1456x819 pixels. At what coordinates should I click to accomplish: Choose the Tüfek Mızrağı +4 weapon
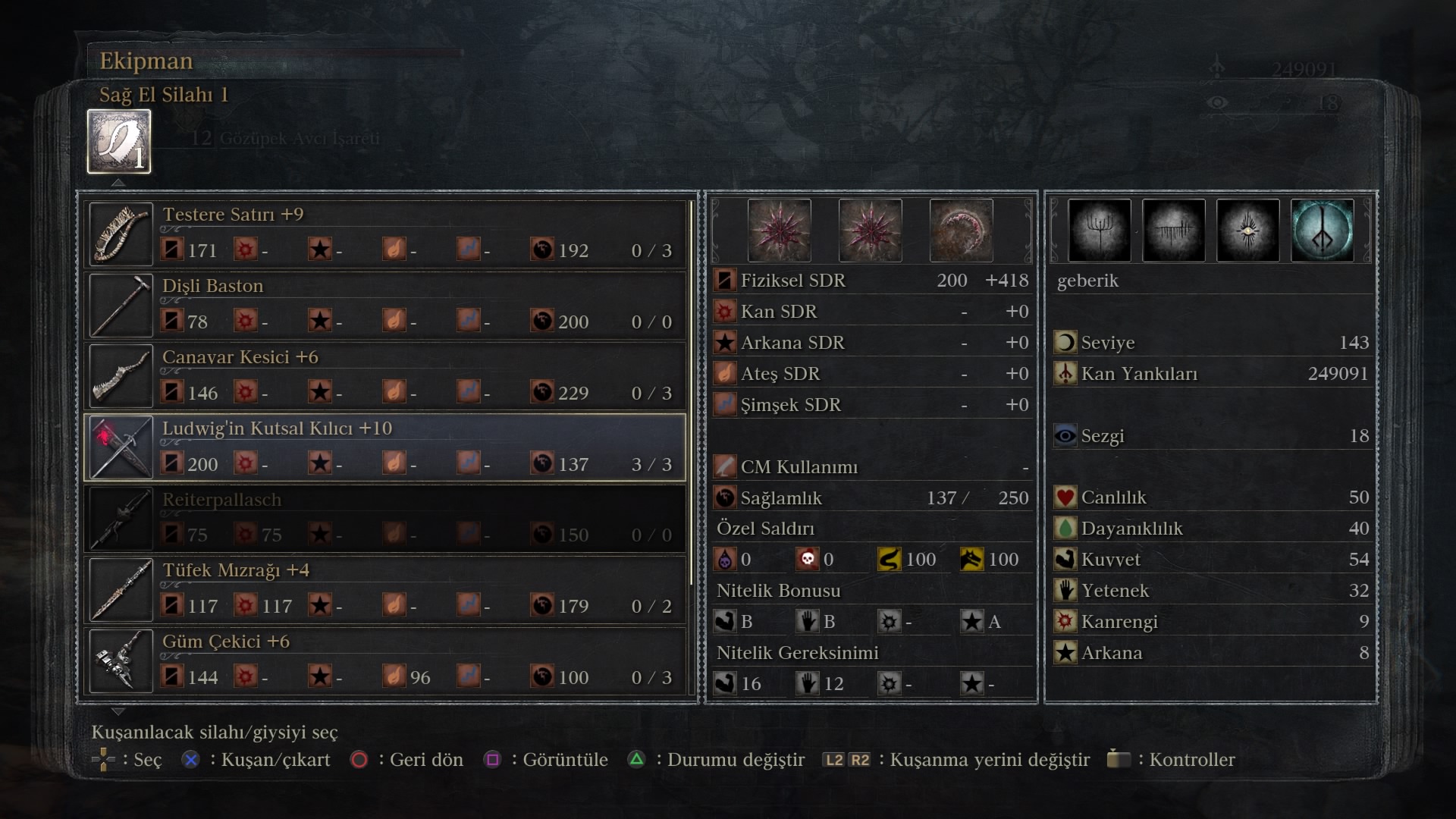click(385, 589)
